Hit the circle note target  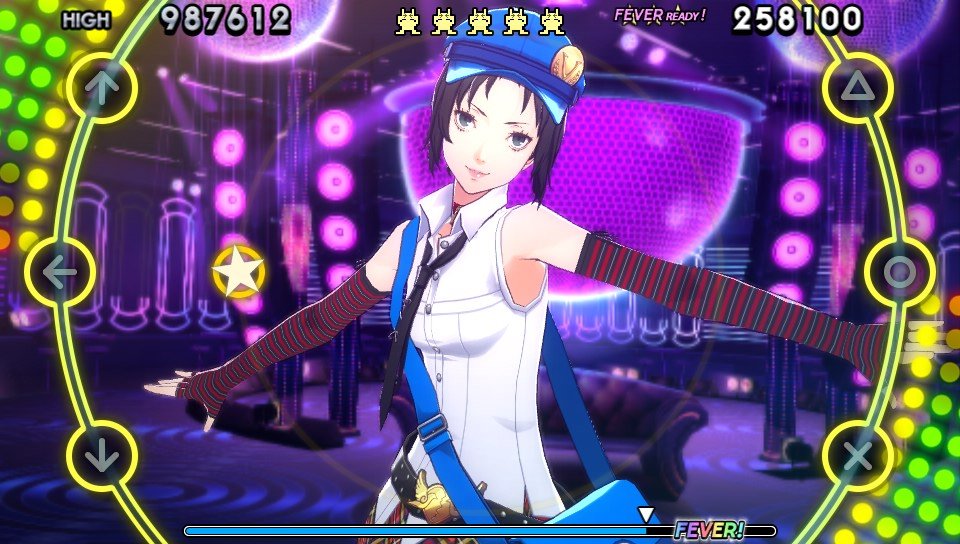tap(899, 272)
